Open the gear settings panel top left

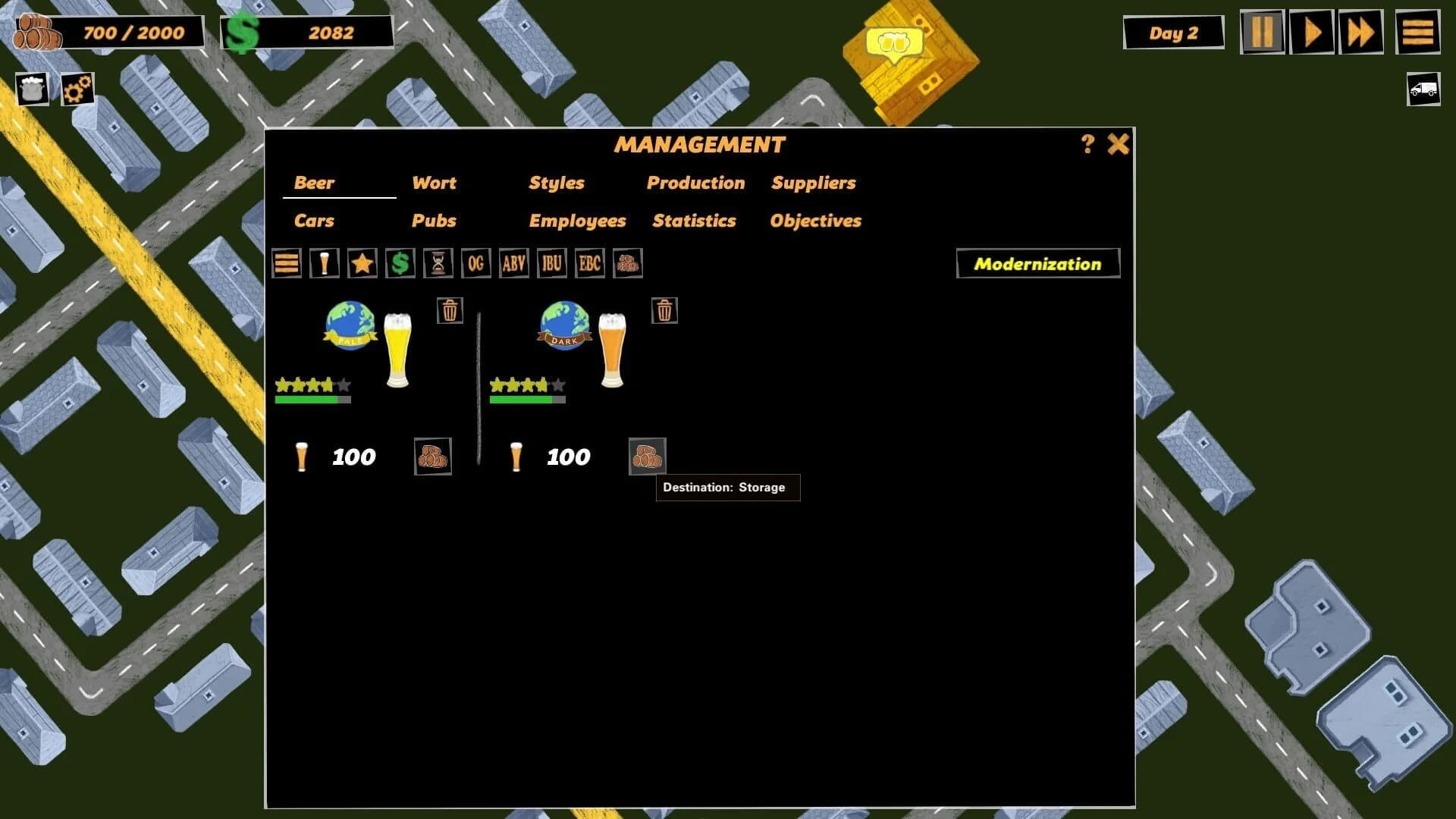78,89
